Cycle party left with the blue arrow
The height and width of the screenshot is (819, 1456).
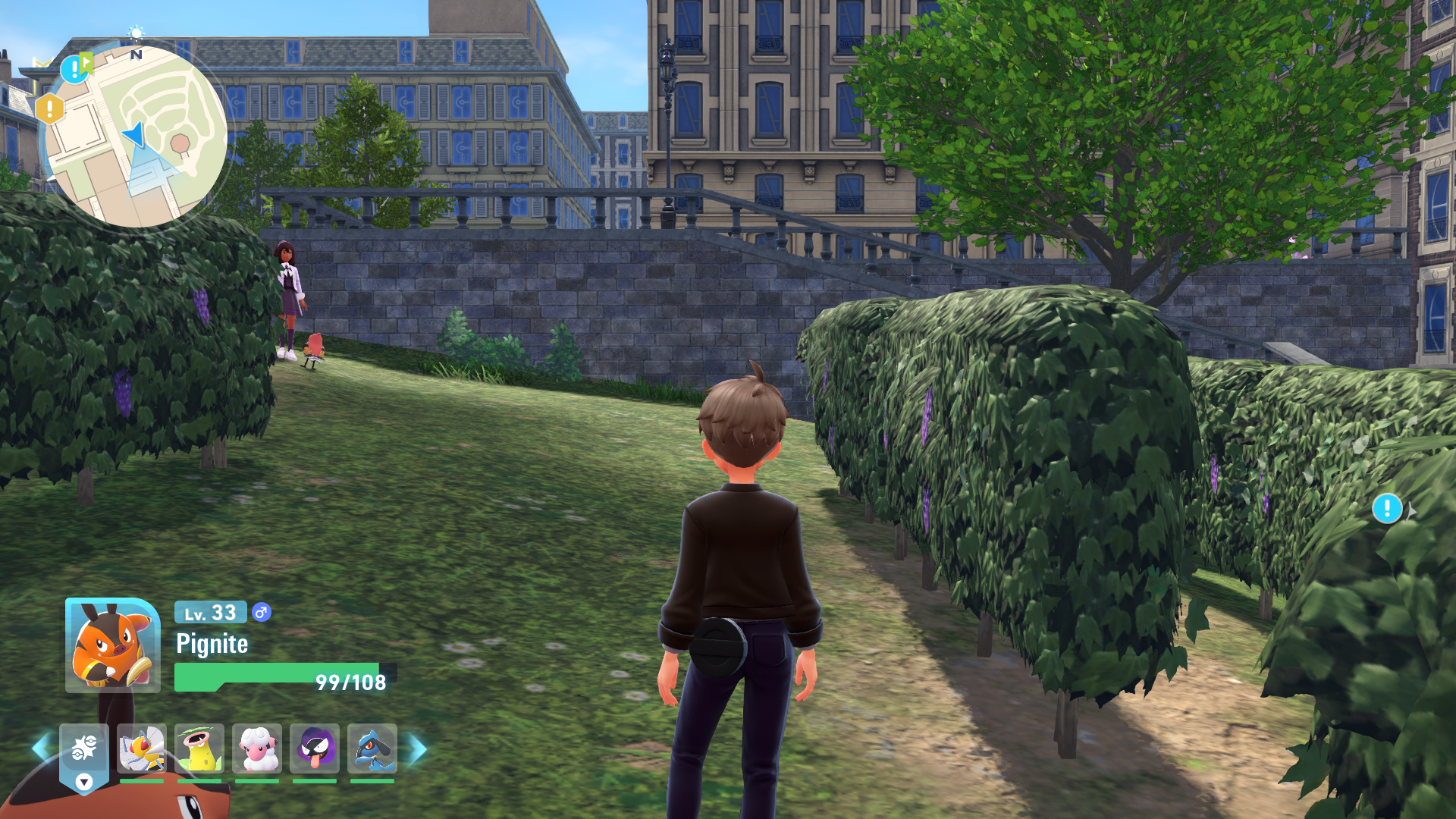(41, 749)
